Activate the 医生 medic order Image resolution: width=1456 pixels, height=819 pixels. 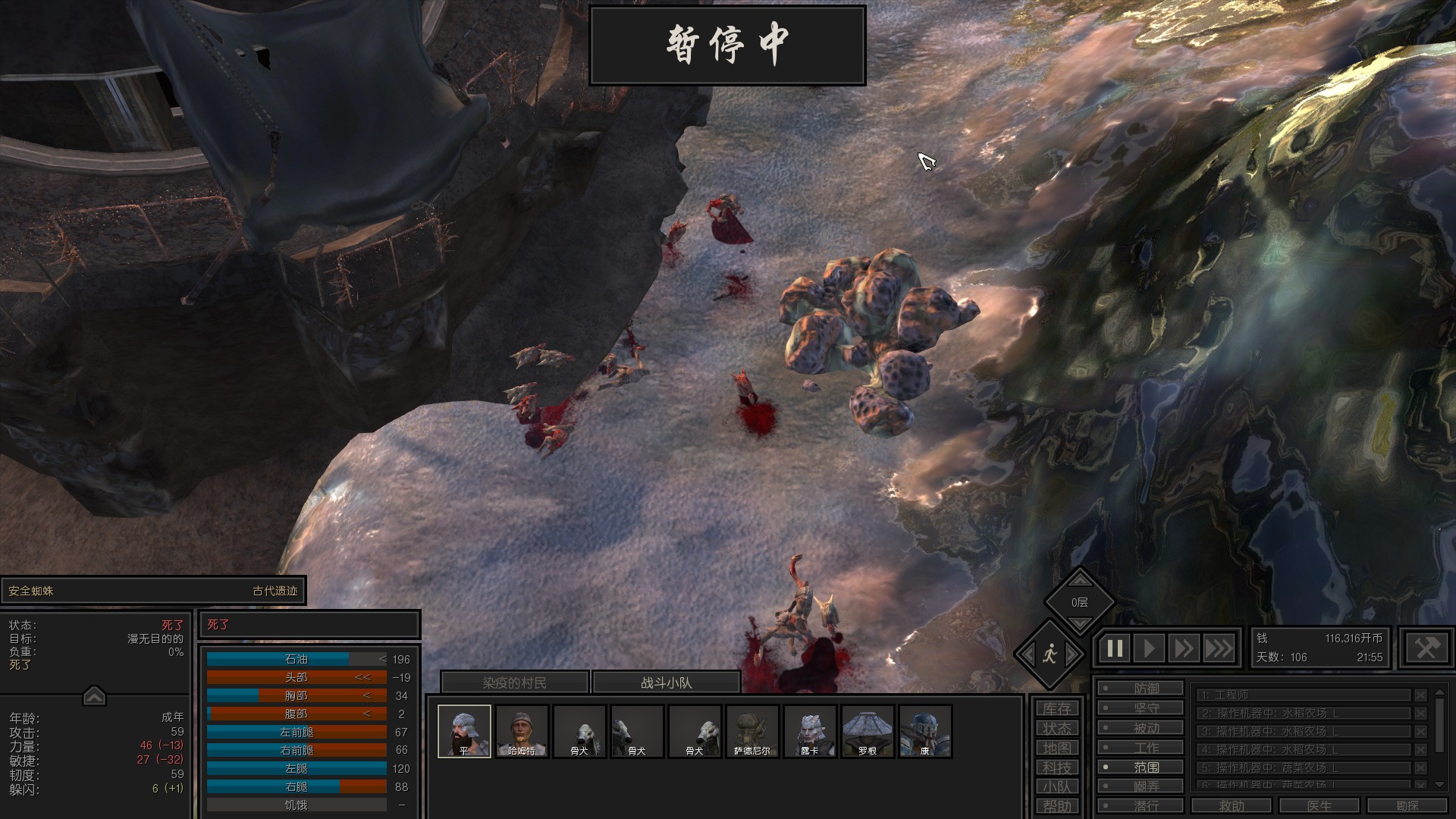tap(1319, 805)
